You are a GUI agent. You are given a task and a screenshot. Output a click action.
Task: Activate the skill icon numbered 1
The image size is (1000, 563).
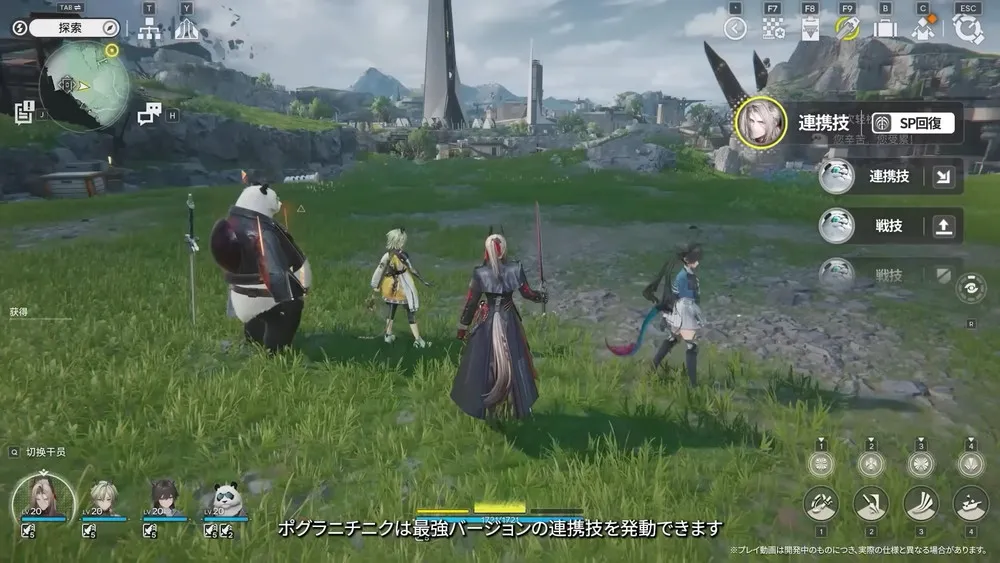(x=820, y=503)
